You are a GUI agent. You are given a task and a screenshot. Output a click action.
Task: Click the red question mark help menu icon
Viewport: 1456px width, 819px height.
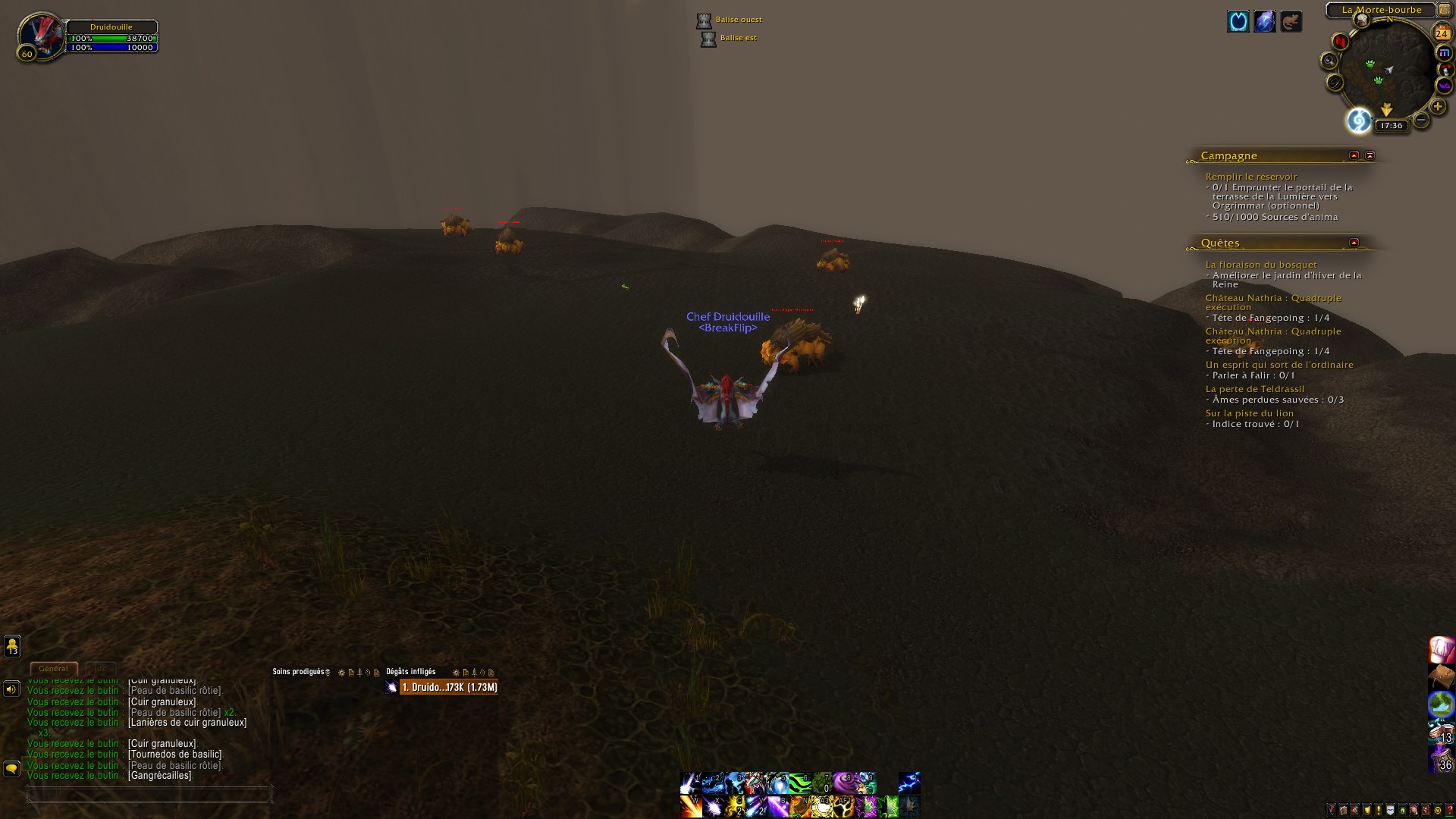(1450, 810)
